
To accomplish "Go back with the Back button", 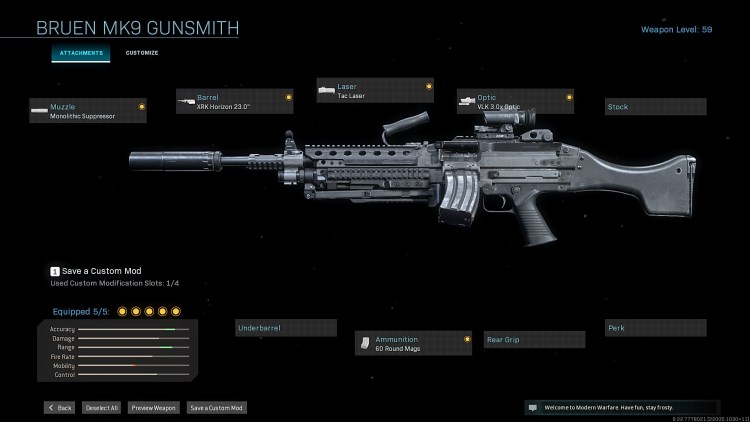I will point(59,408).
